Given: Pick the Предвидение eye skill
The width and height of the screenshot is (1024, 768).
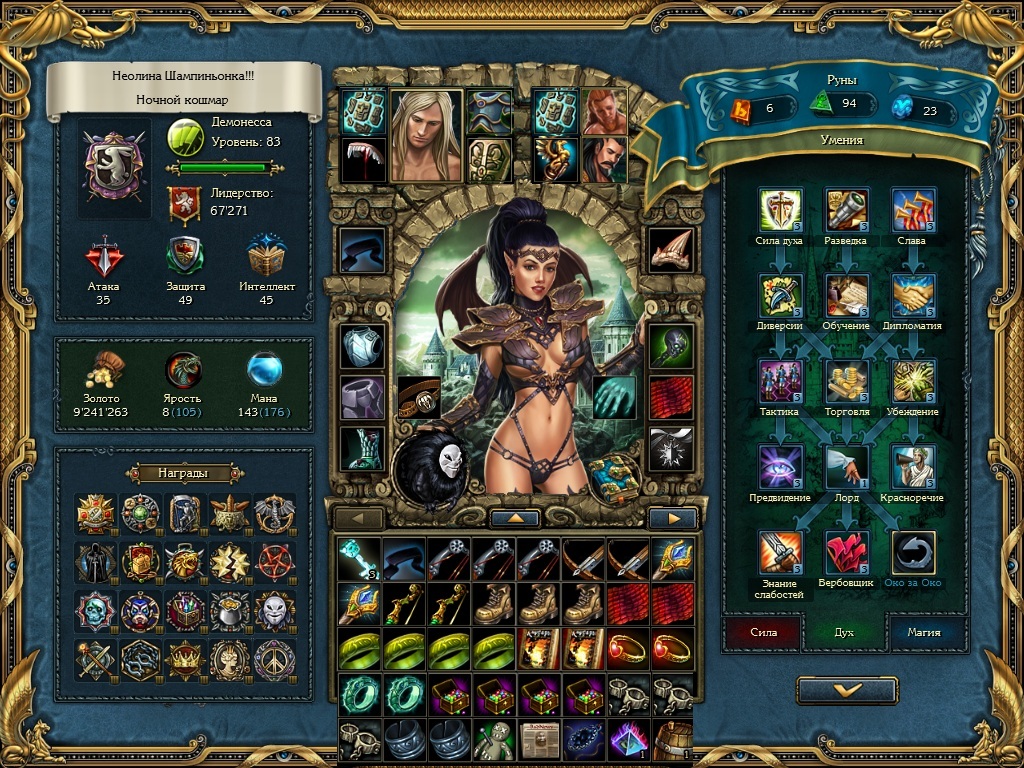Looking at the screenshot, I should pos(780,467).
